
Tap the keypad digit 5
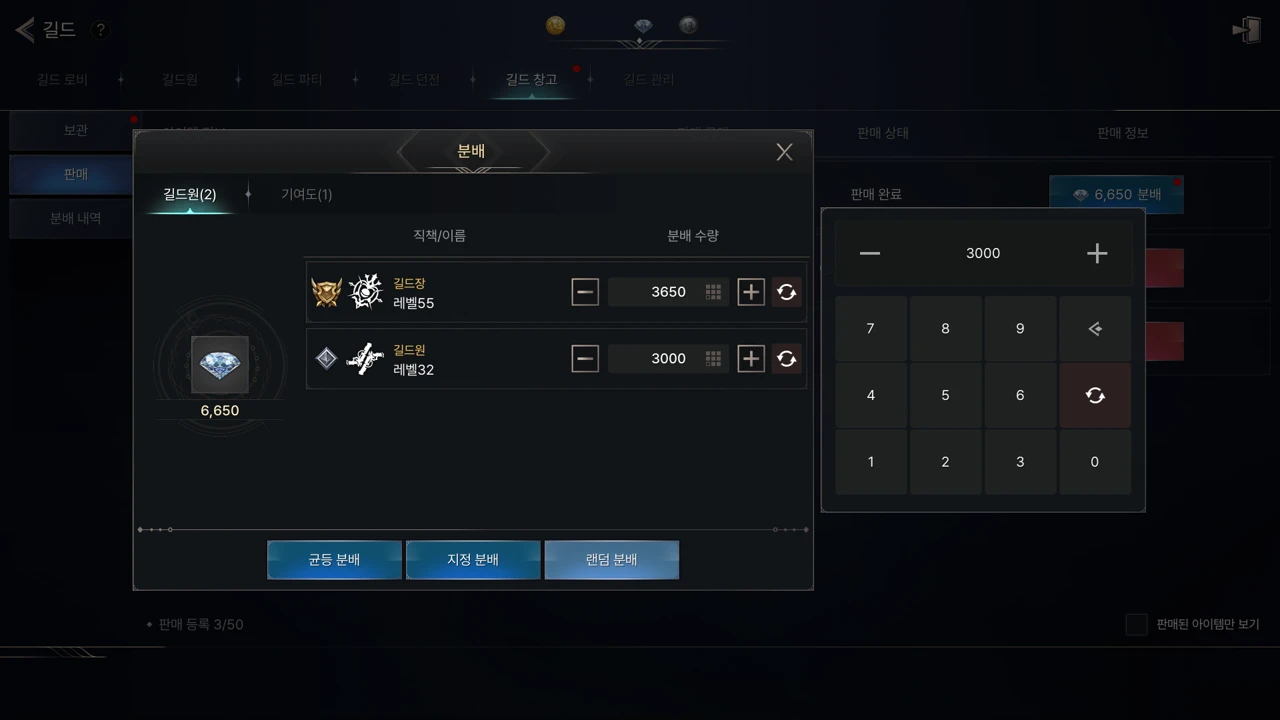coord(945,395)
